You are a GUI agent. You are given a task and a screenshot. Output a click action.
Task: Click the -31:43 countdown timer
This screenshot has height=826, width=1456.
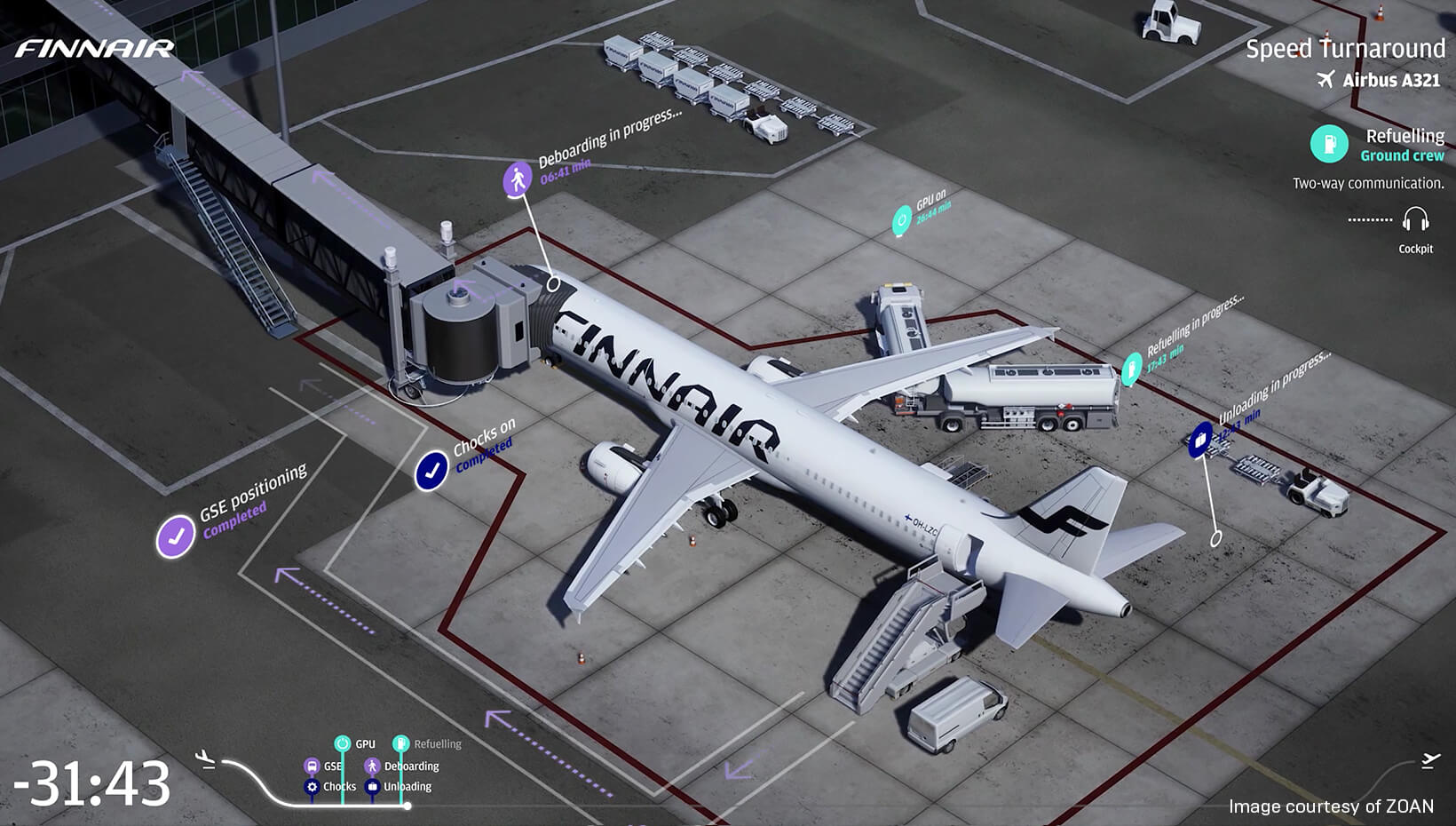pos(91,781)
